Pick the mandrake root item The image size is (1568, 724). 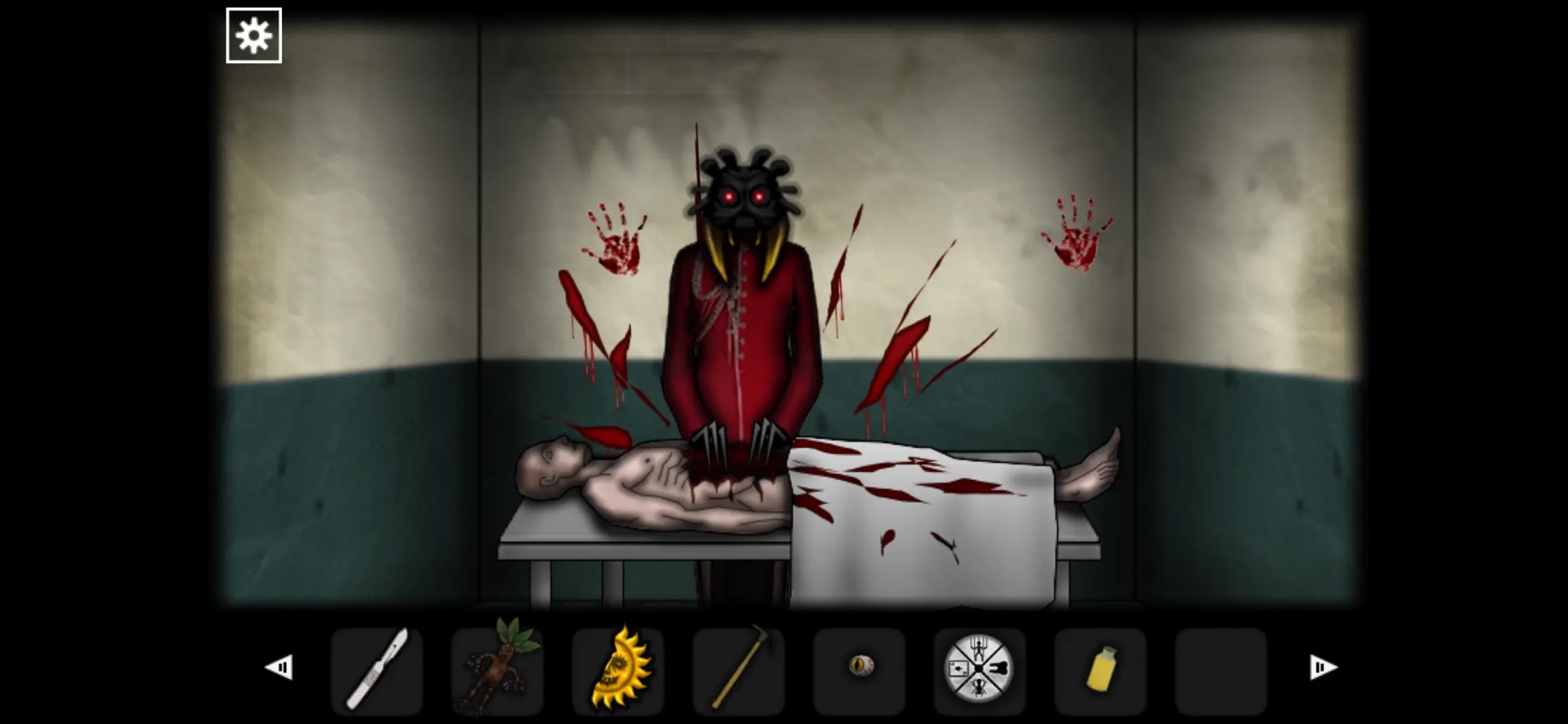tap(497, 670)
